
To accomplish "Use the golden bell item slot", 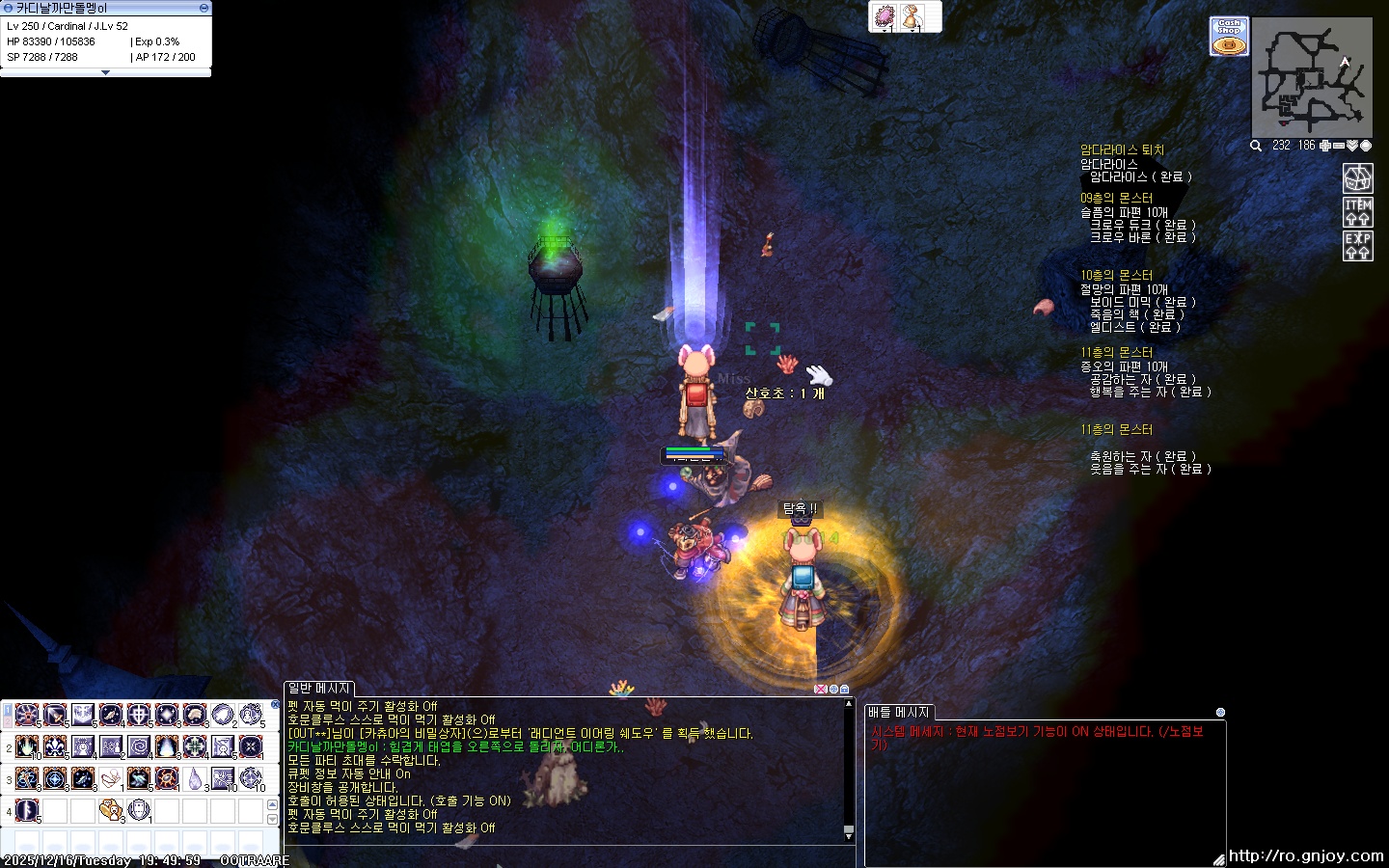I will [912, 17].
